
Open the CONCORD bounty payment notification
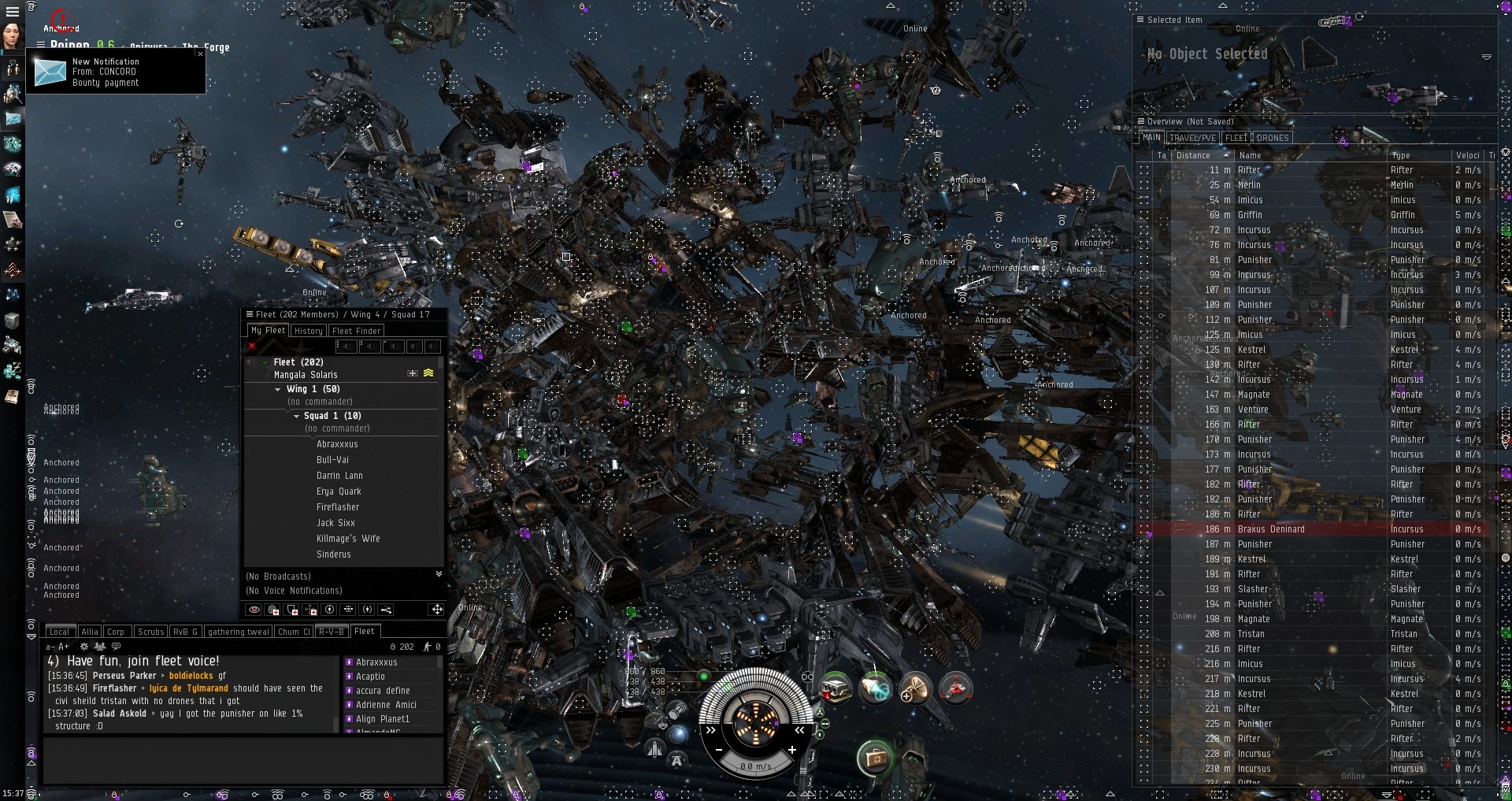(x=106, y=72)
